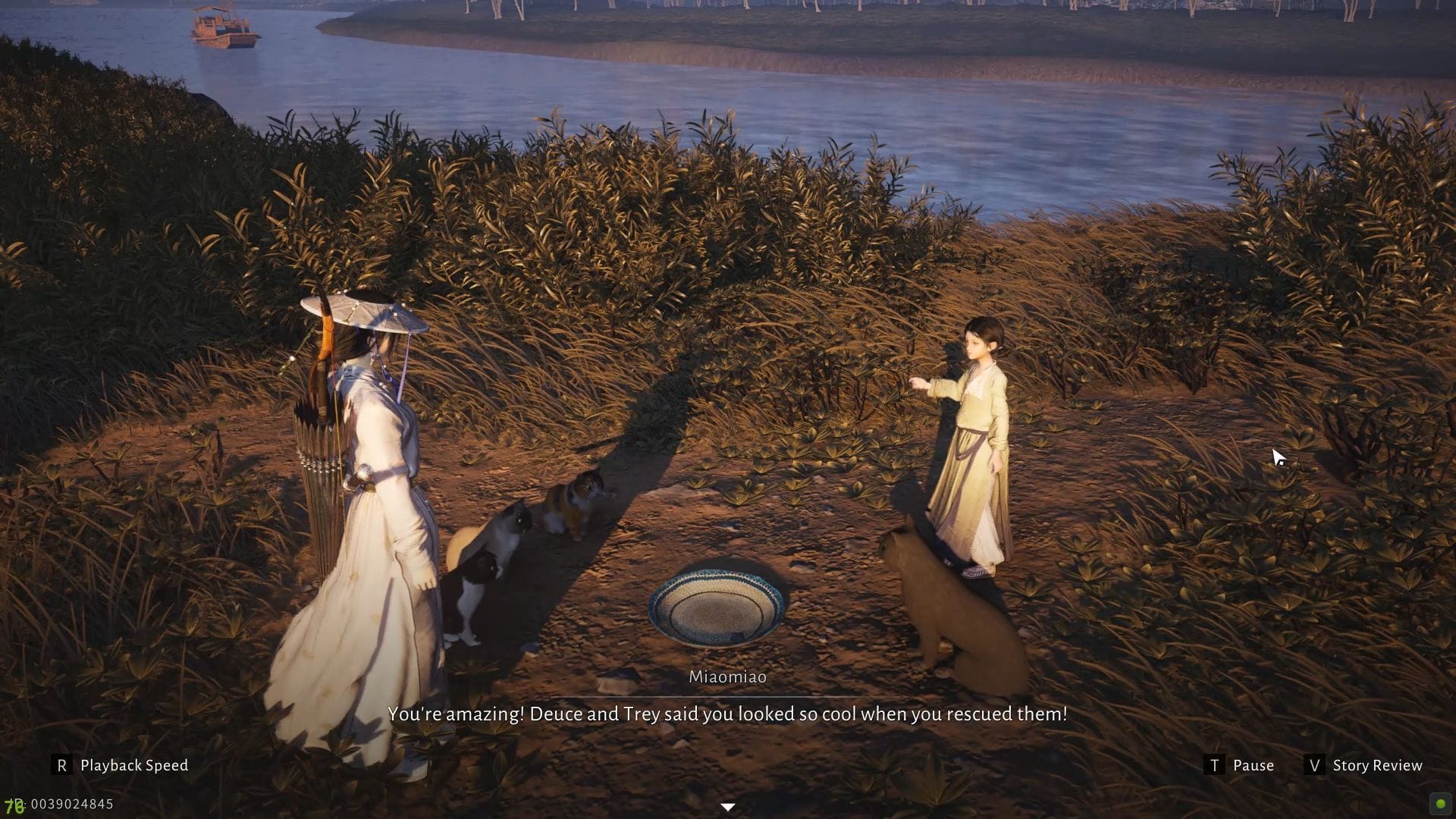Click the T key prompt icon
This screenshot has height=819, width=1456.
[x=1216, y=765]
